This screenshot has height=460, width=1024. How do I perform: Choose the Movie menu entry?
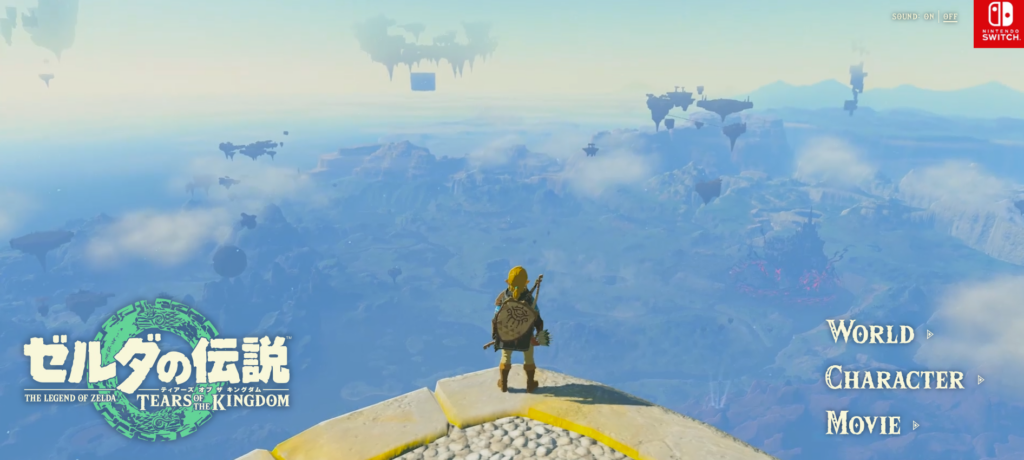coord(863,423)
